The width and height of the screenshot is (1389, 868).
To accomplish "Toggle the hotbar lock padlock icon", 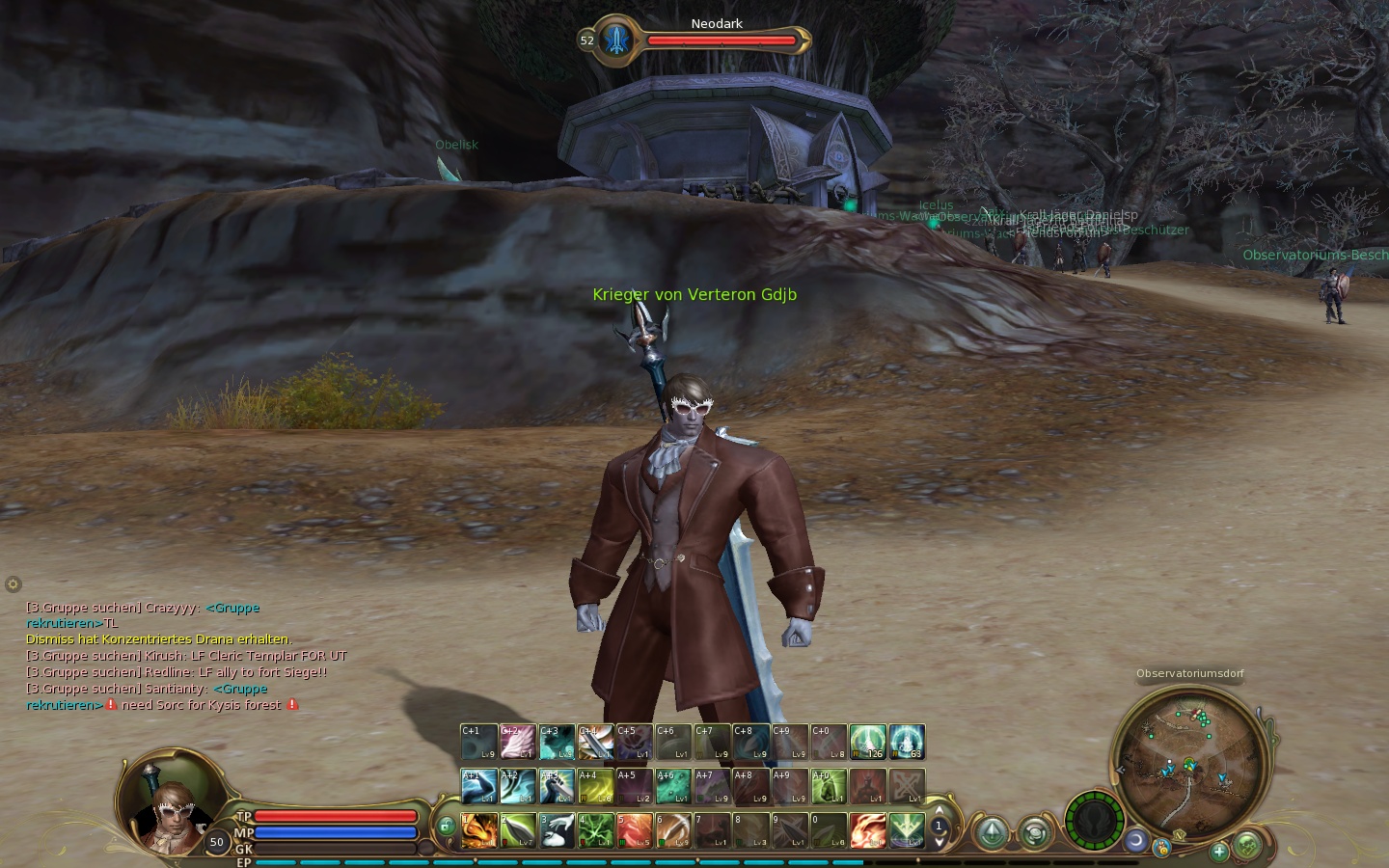I will click(446, 827).
